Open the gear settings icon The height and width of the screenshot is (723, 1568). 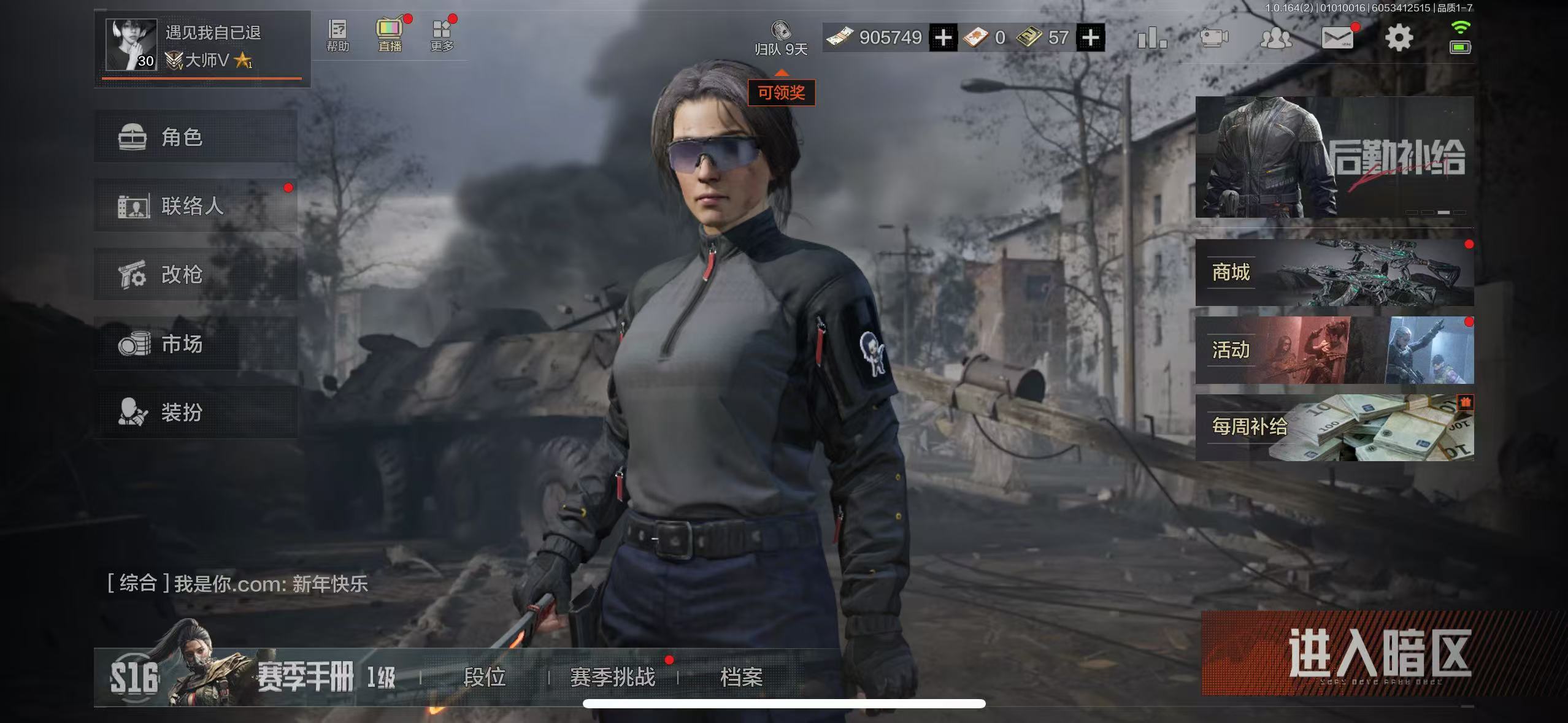tap(1399, 38)
